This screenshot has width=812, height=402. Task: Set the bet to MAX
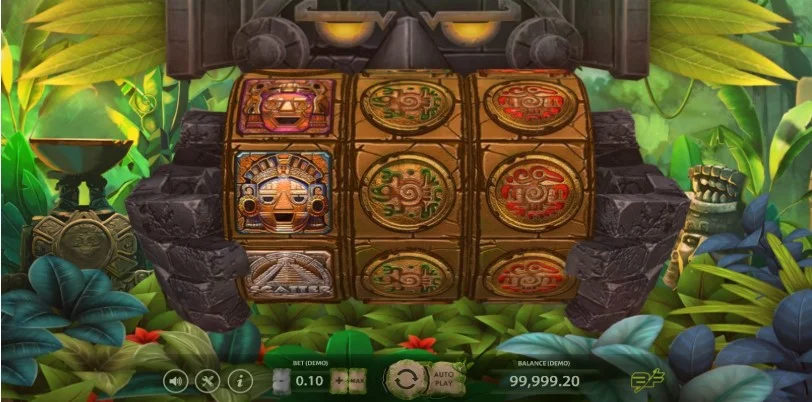[355, 381]
